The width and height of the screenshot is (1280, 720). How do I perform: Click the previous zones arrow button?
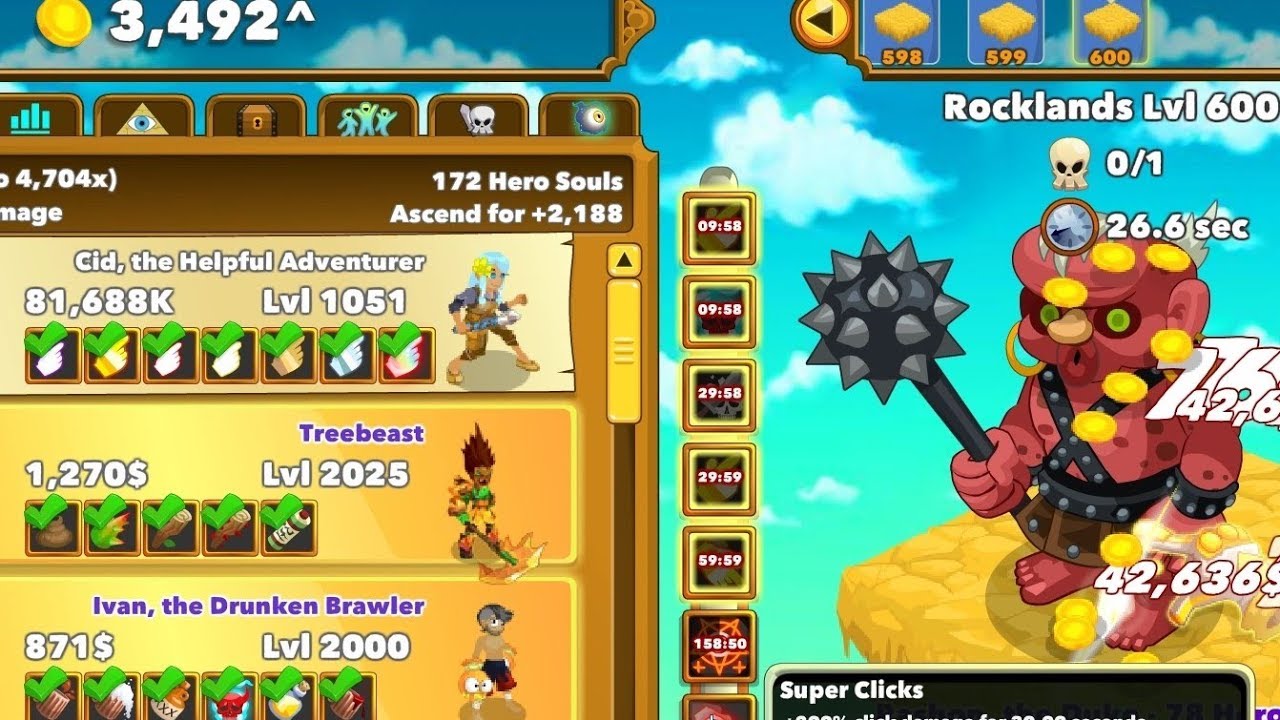coord(824,22)
